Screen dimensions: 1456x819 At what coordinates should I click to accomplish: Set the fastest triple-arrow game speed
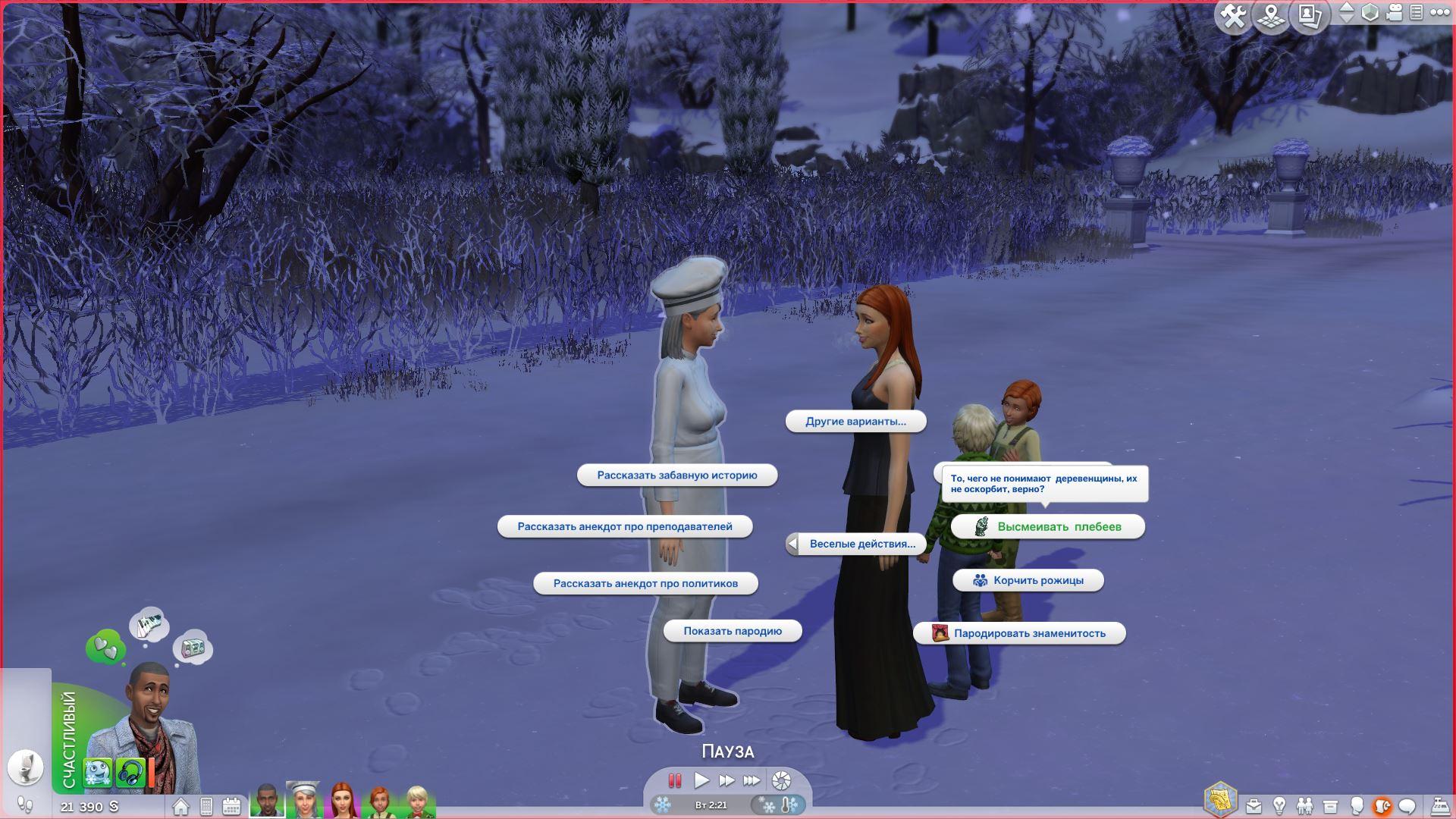click(752, 780)
